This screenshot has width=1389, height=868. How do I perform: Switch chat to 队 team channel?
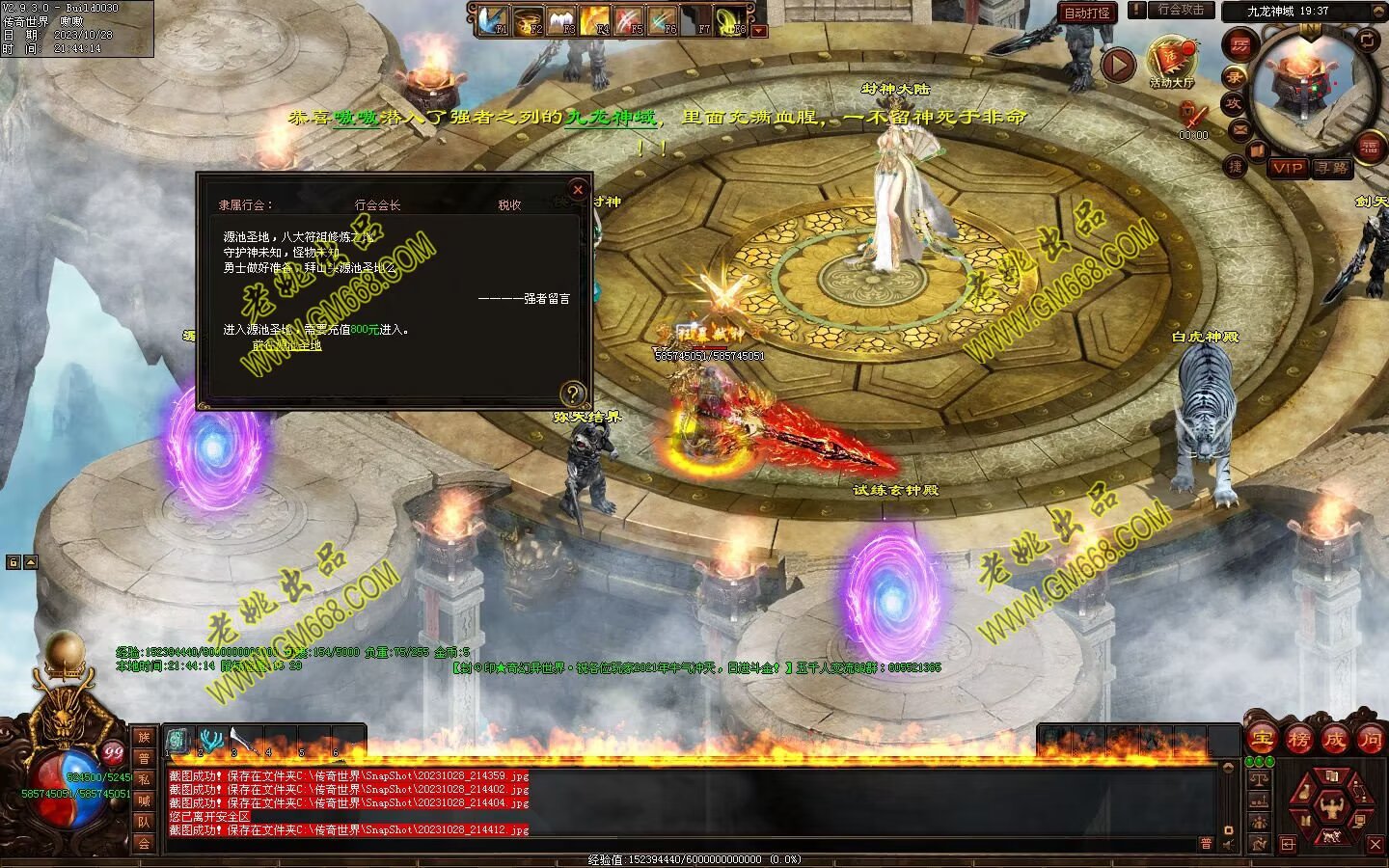tap(144, 822)
